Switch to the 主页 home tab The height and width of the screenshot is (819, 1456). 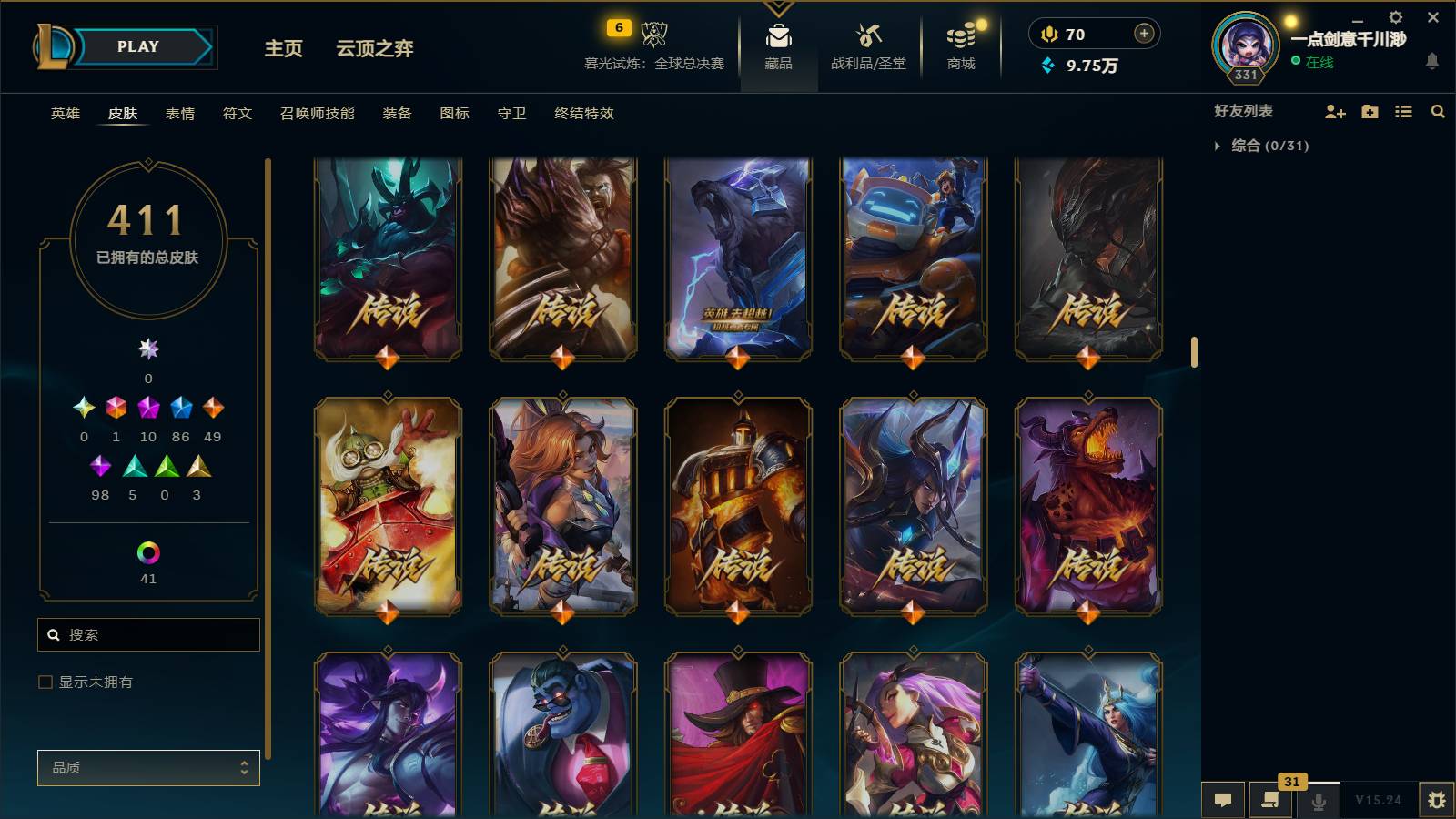pyautogui.click(x=283, y=49)
